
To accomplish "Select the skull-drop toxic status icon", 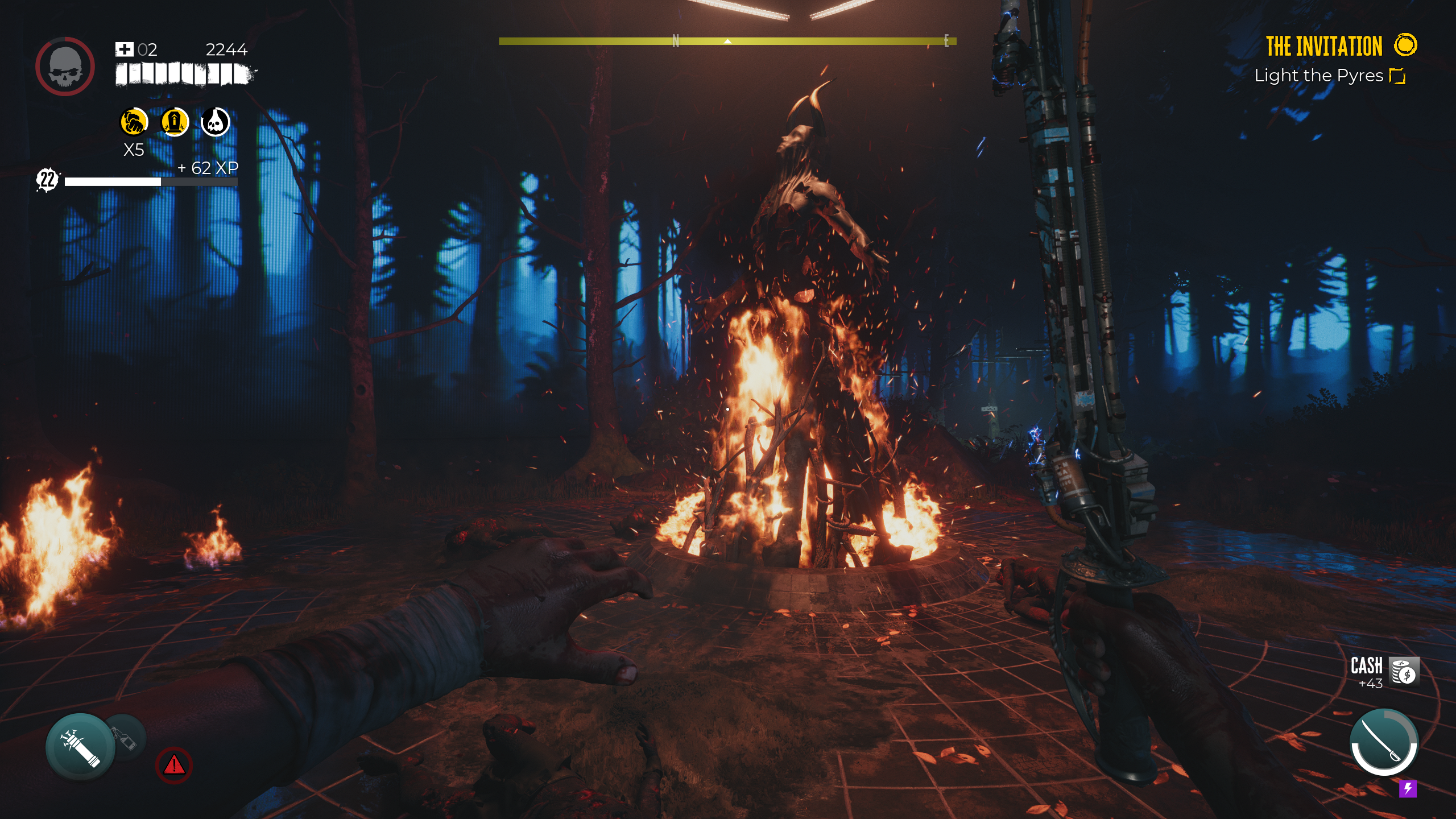I will [214, 123].
